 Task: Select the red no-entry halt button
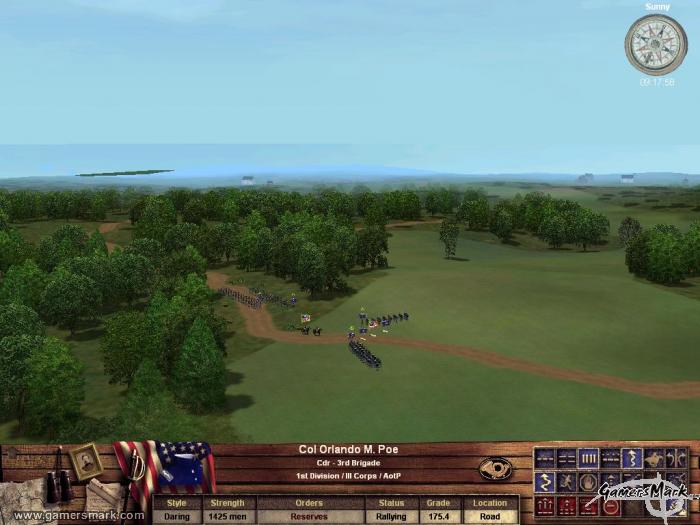[x=610, y=506]
